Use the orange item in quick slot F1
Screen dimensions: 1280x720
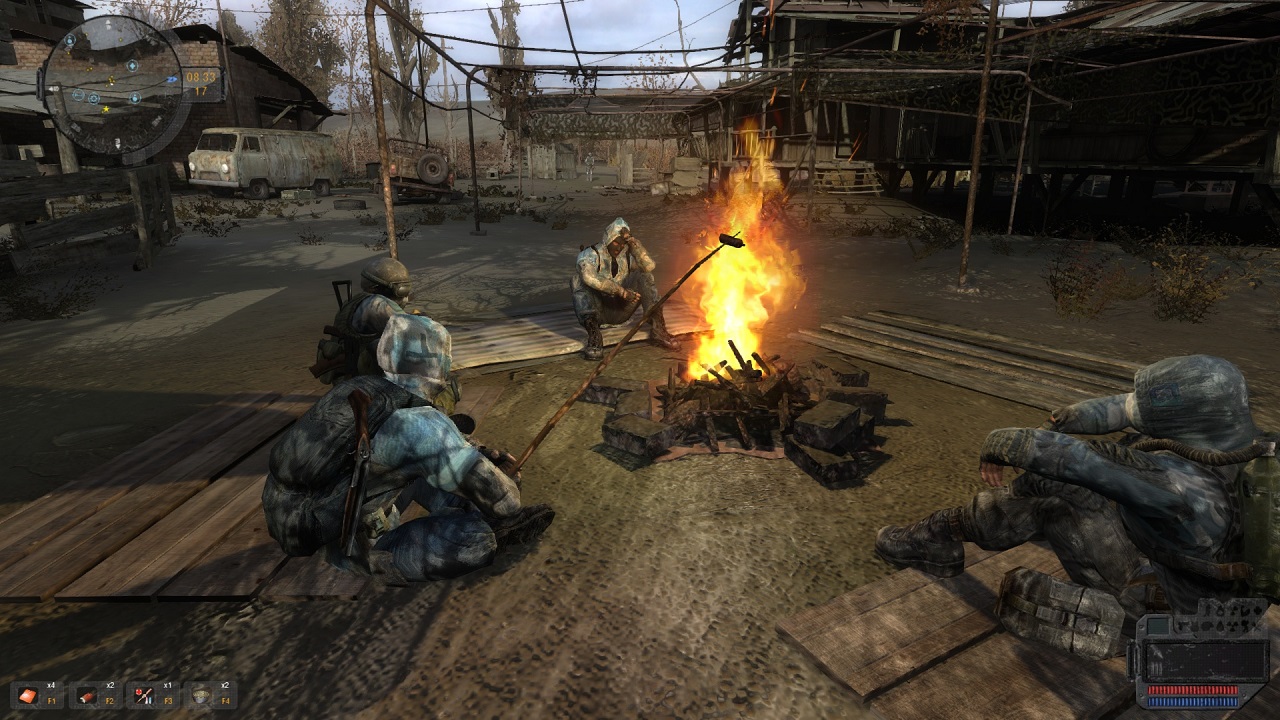coord(26,694)
